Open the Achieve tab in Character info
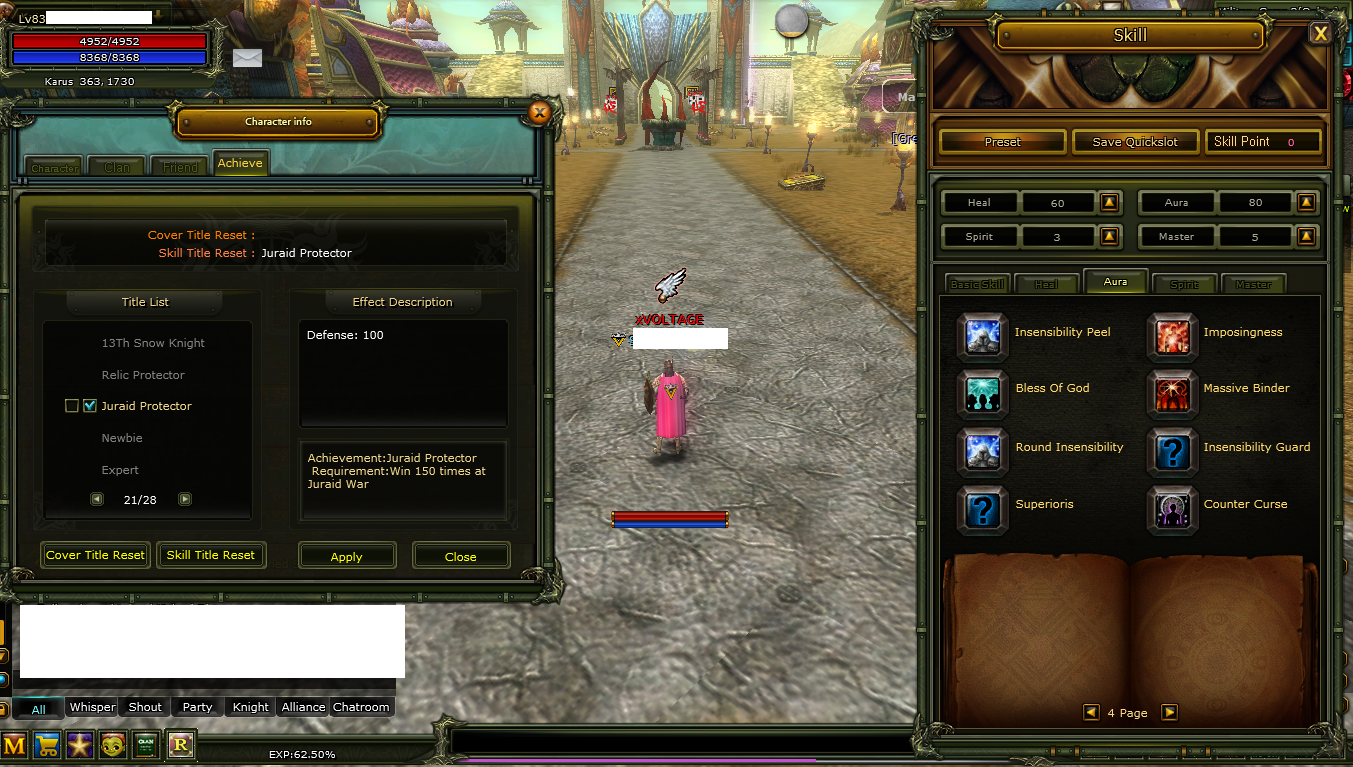The height and width of the screenshot is (767, 1353). [240, 162]
